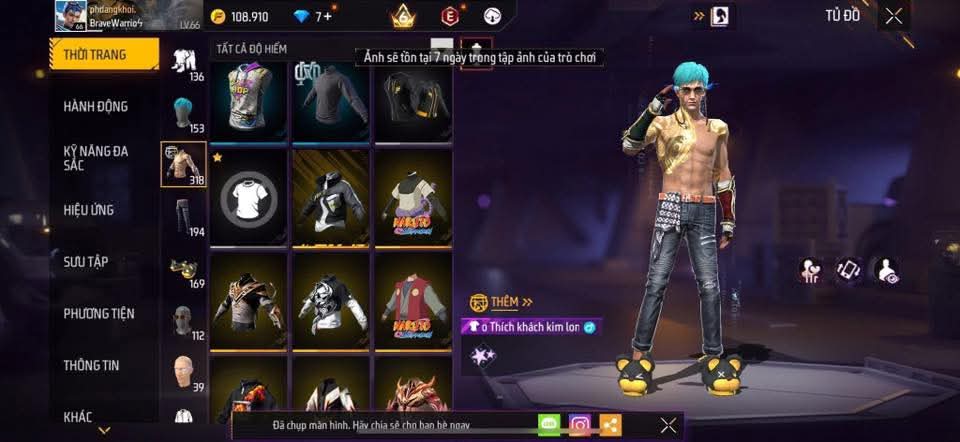Image resolution: width=960 pixels, height=442 pixels.
Task: Open the THÔNG TIN tab
Action: click(91, 366)
